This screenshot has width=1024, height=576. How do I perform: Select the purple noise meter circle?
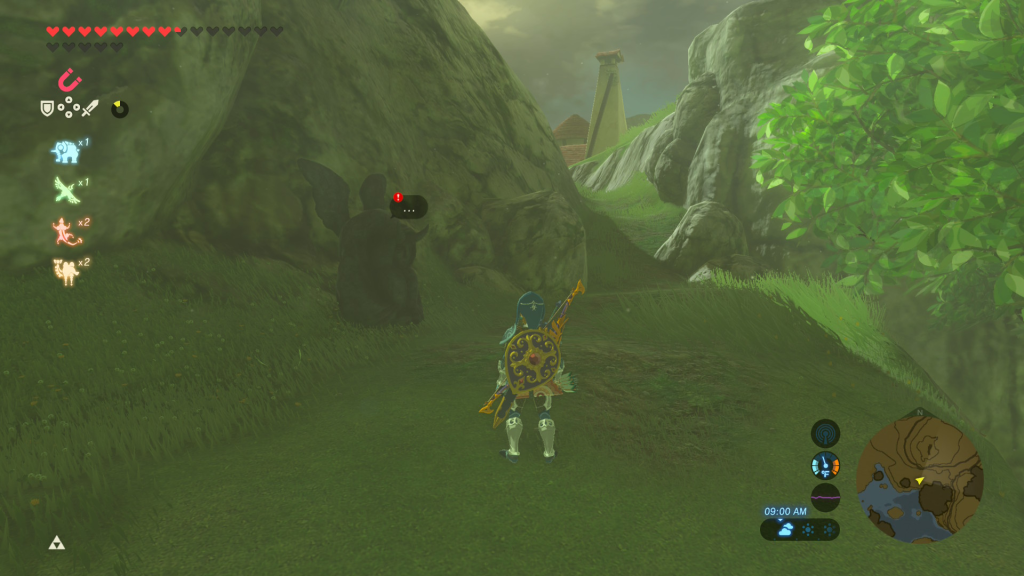click(825, 497)
